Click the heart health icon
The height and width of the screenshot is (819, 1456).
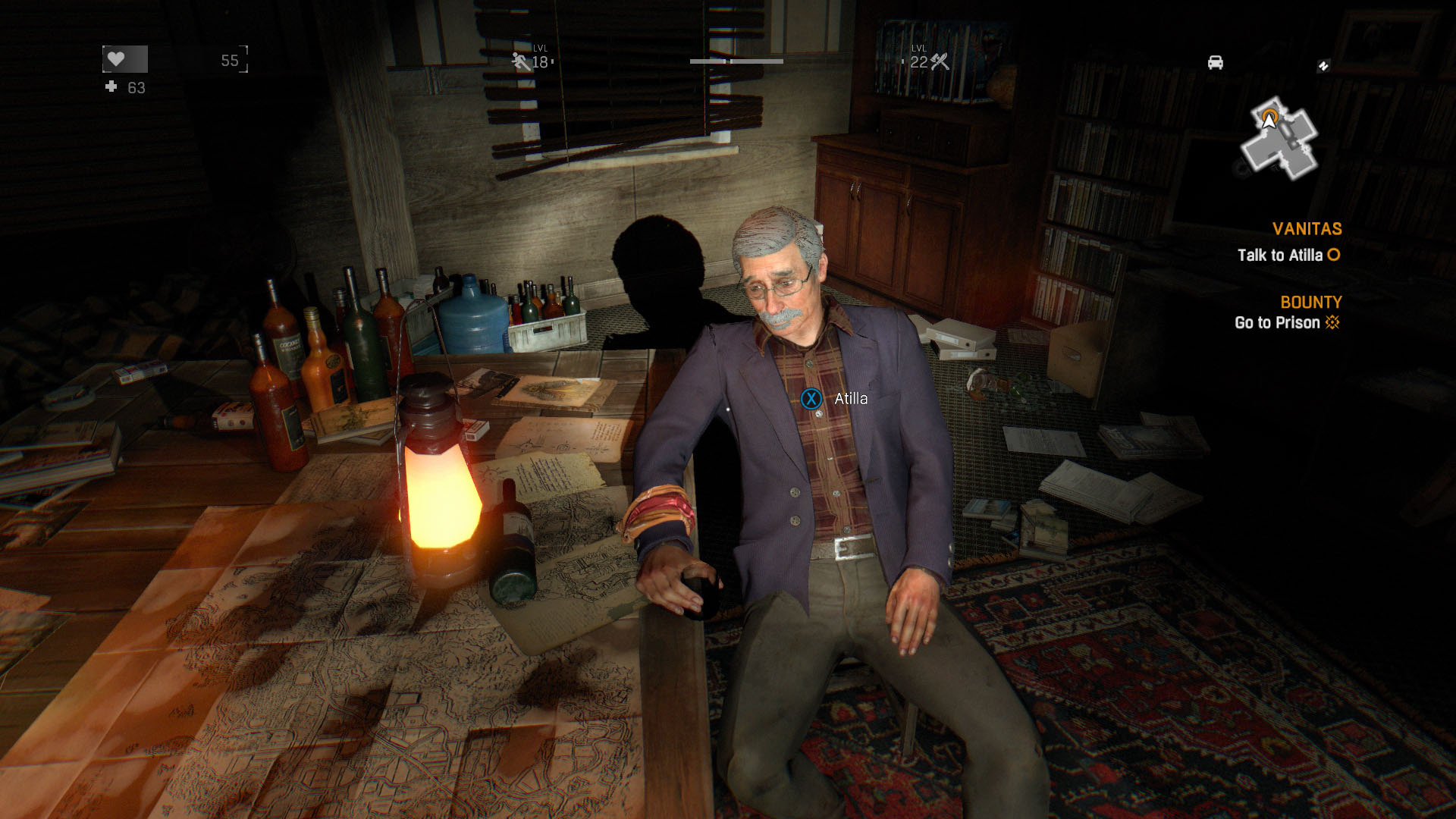(x=116, y=59)
